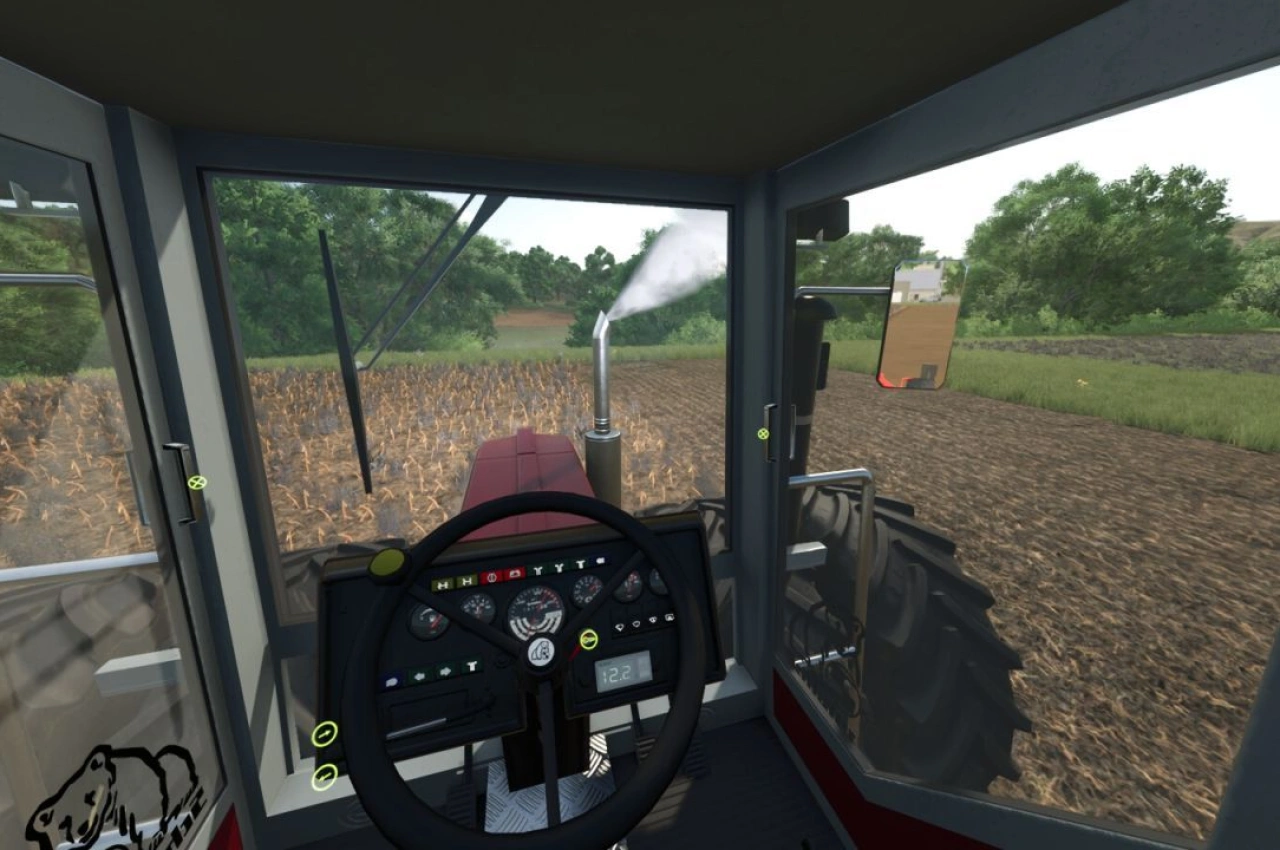Click the red battery charge warning icon

(x=491, y=576)
